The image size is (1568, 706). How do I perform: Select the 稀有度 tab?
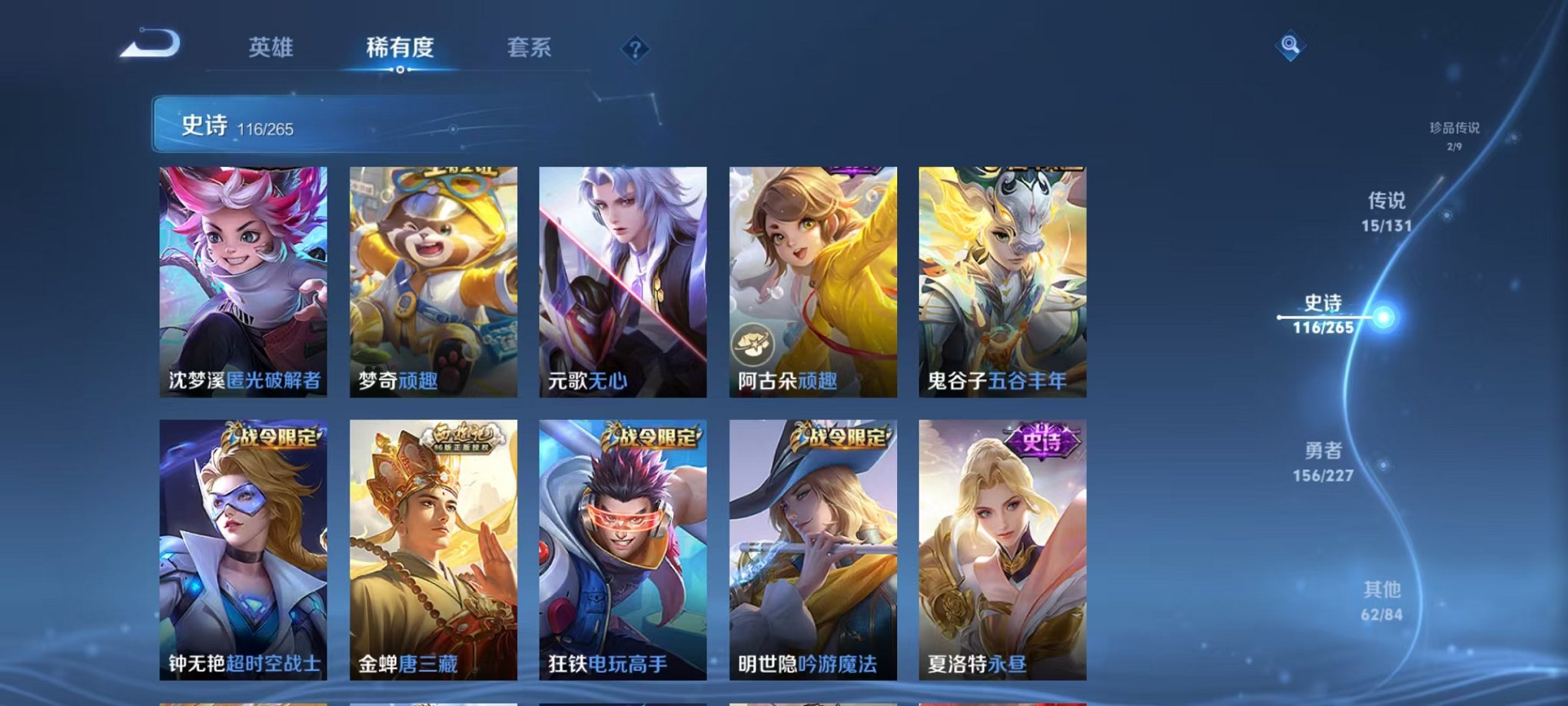pos(397,48)
